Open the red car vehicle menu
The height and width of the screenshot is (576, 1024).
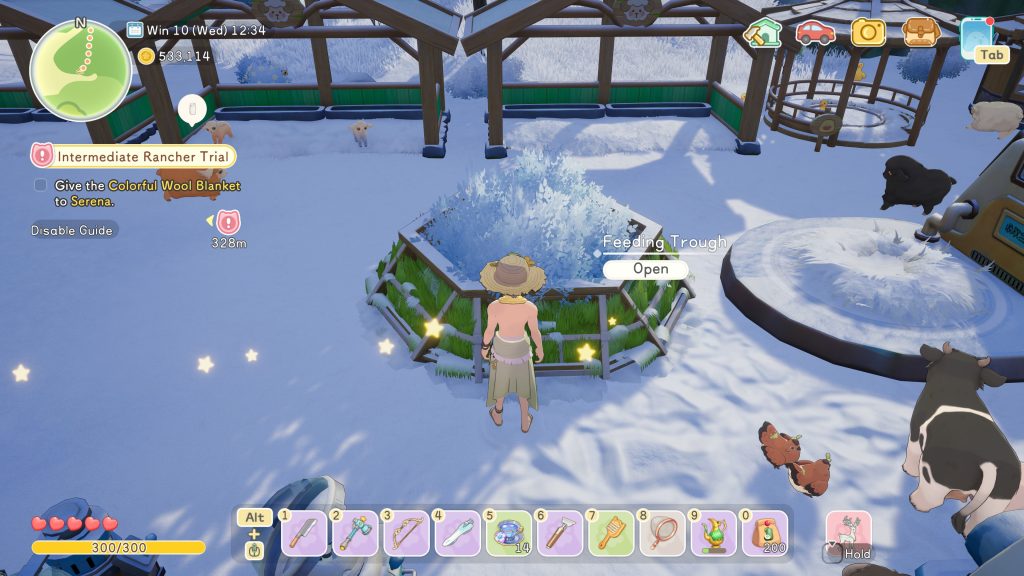click(x=815, y=32)
